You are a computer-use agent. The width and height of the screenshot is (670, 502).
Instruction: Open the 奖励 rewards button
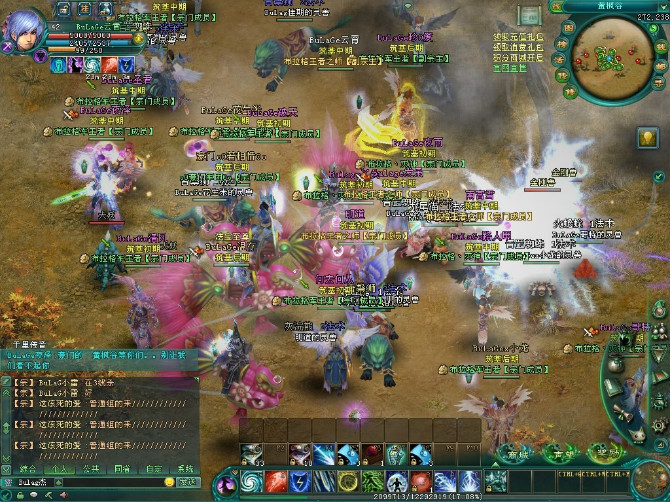(604, 453)
